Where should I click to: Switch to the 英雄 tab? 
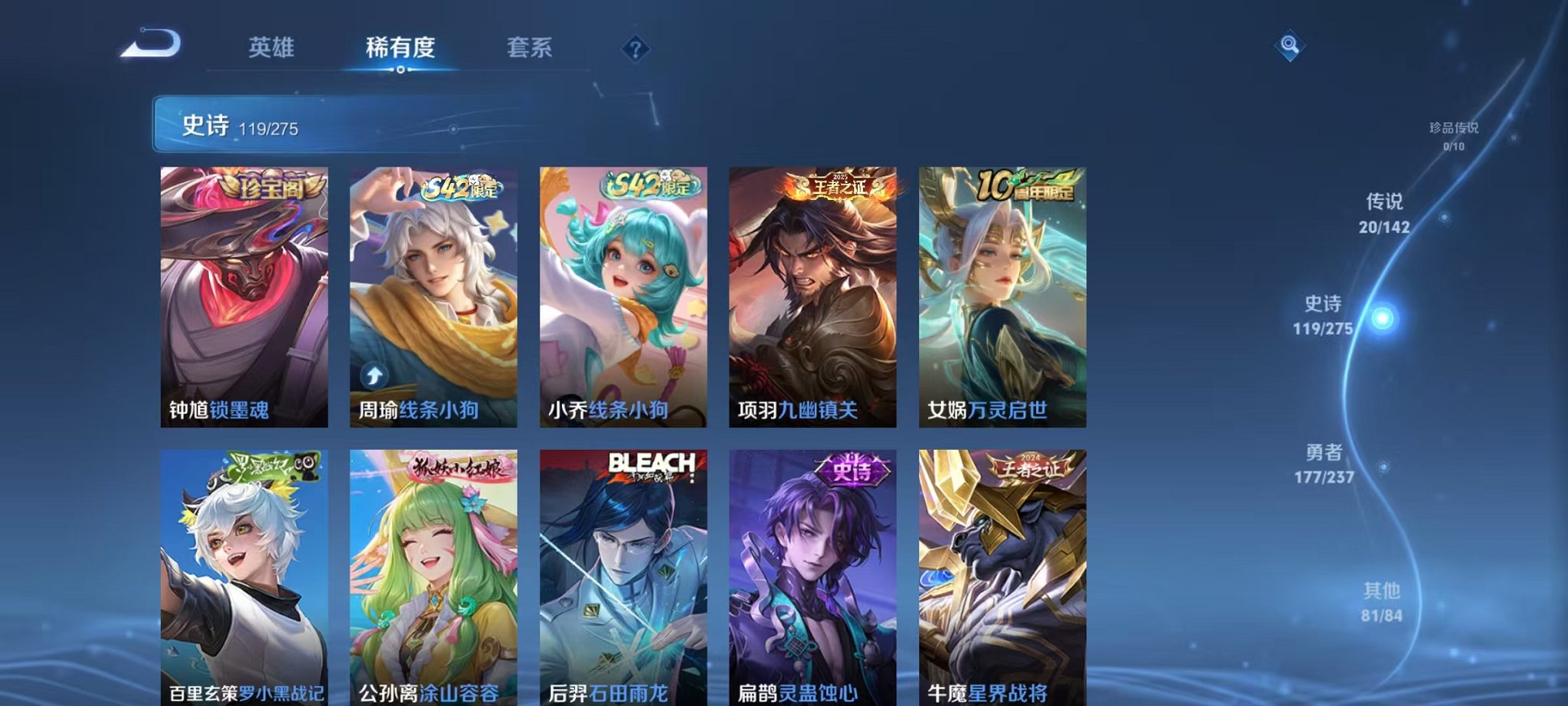tap(271, 46)
